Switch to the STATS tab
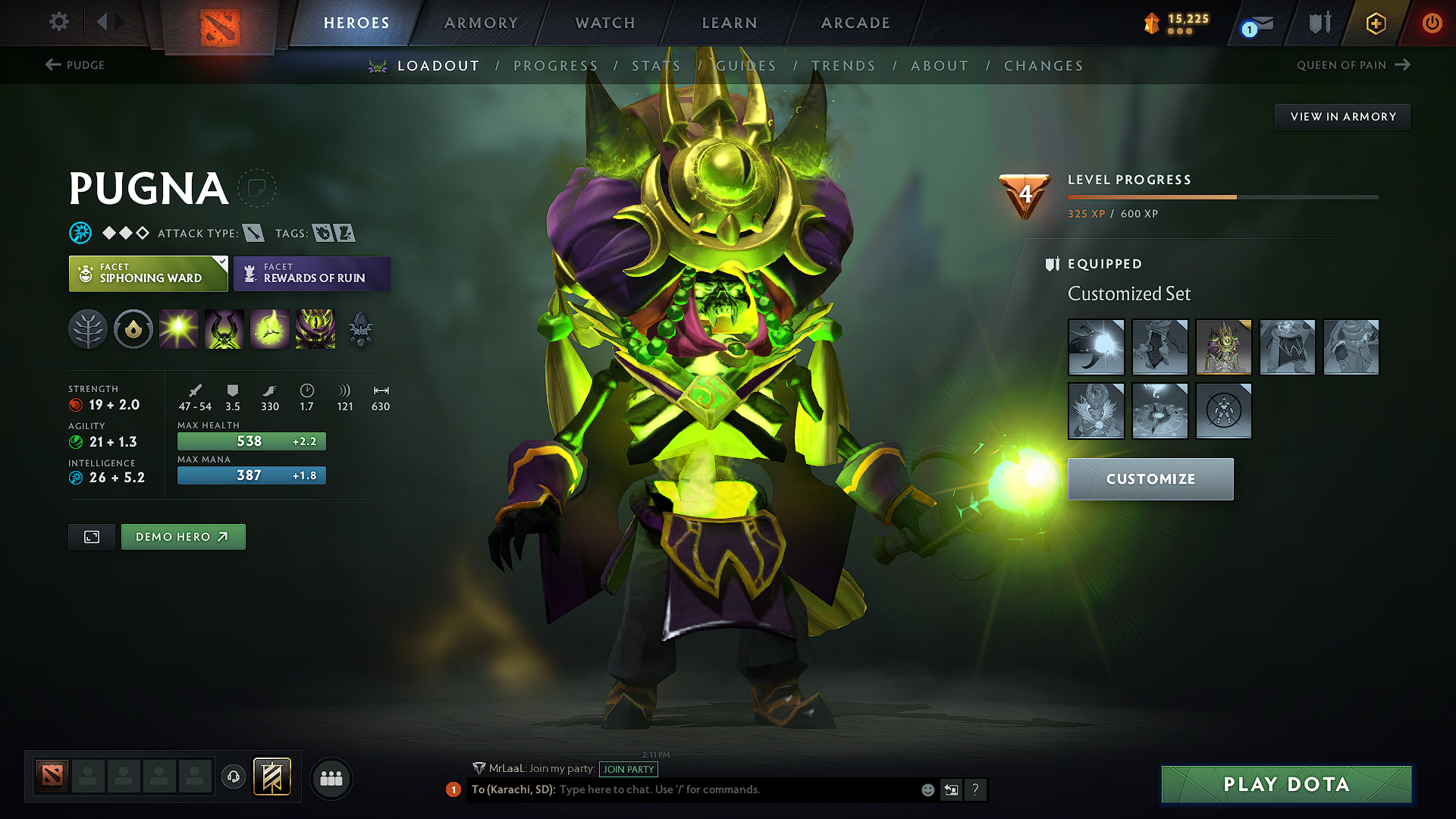This screenshot has height=819, width=1456. click(x=657, y=66)
